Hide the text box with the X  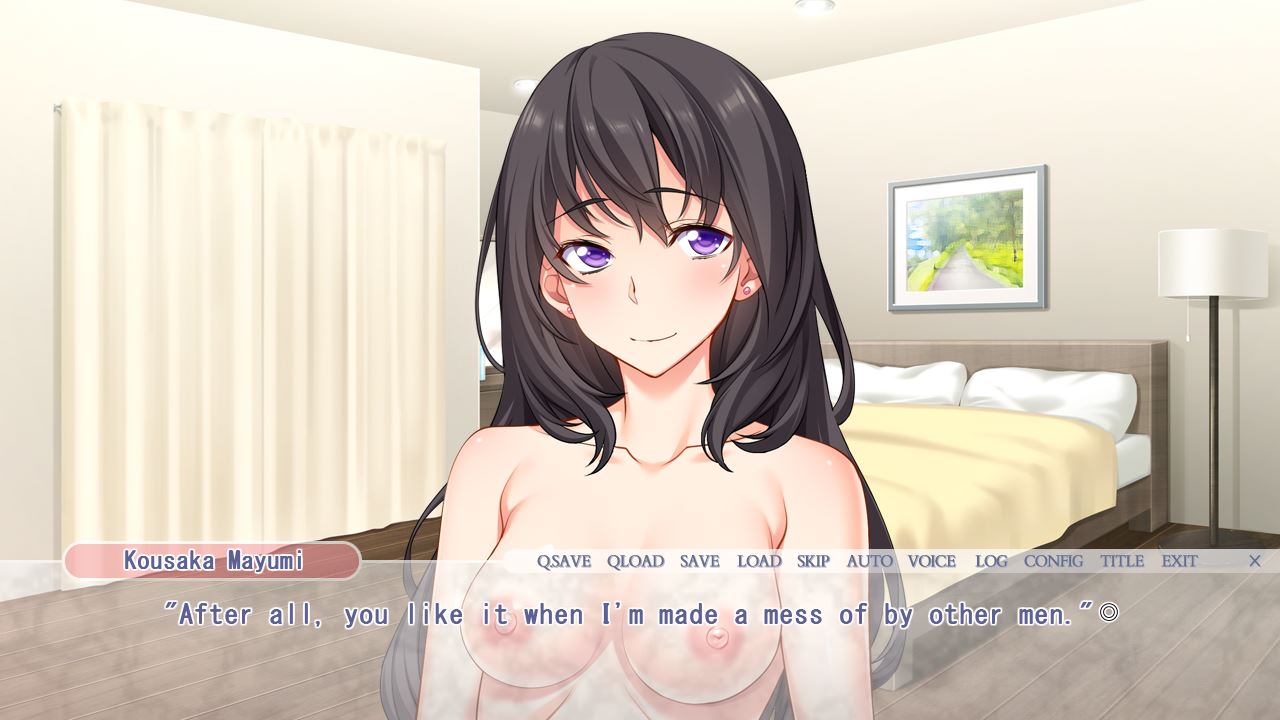(1254, 561)
